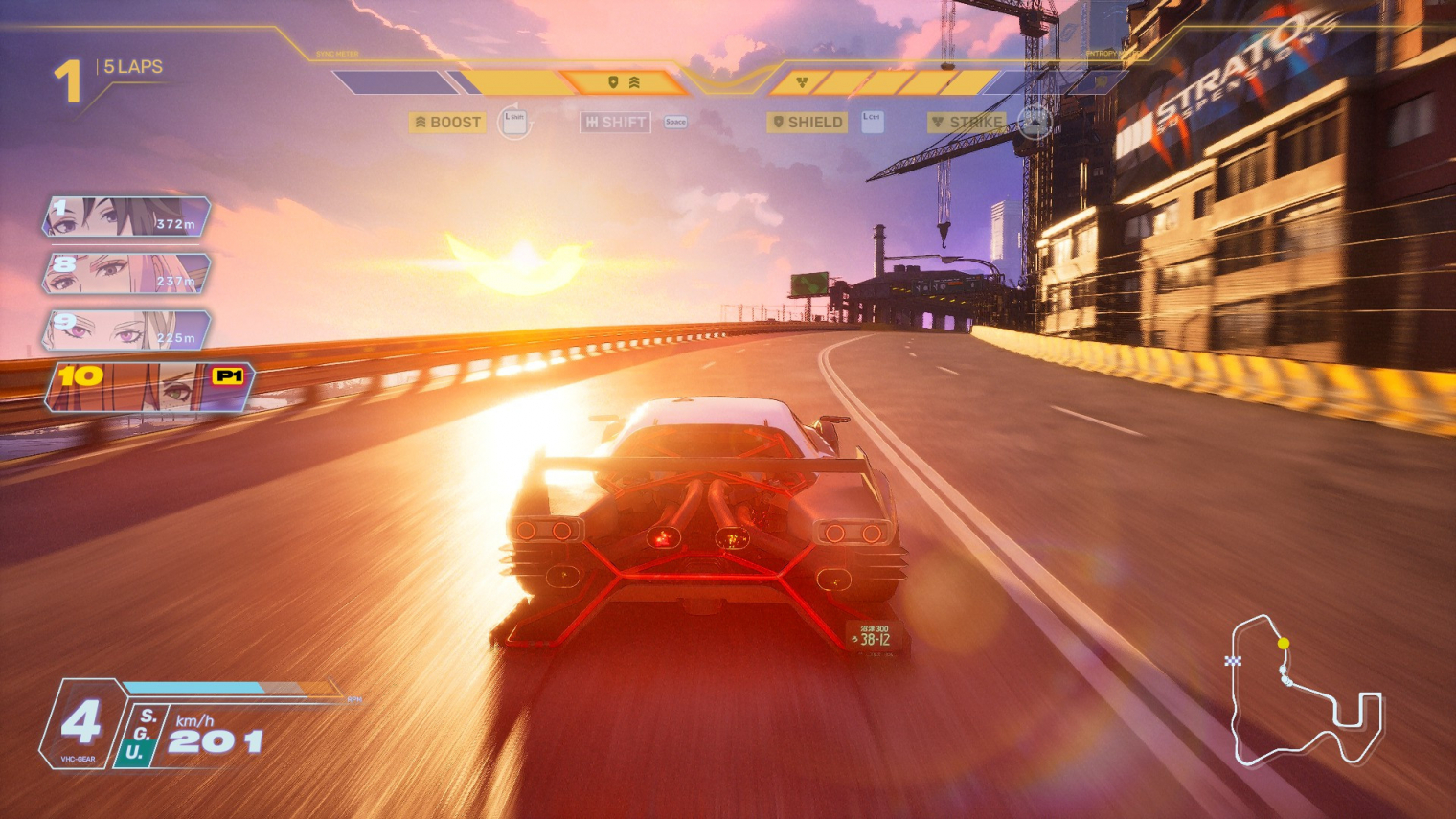The image size is (1456, 819).
Task: Trigger the SHIFT ability label
Action: pos(616,123)
